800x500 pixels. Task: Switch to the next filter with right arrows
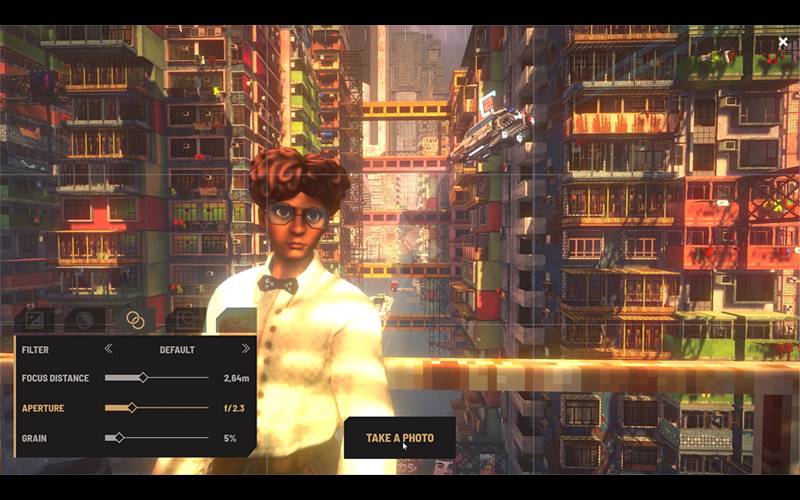tap(245, 349)
